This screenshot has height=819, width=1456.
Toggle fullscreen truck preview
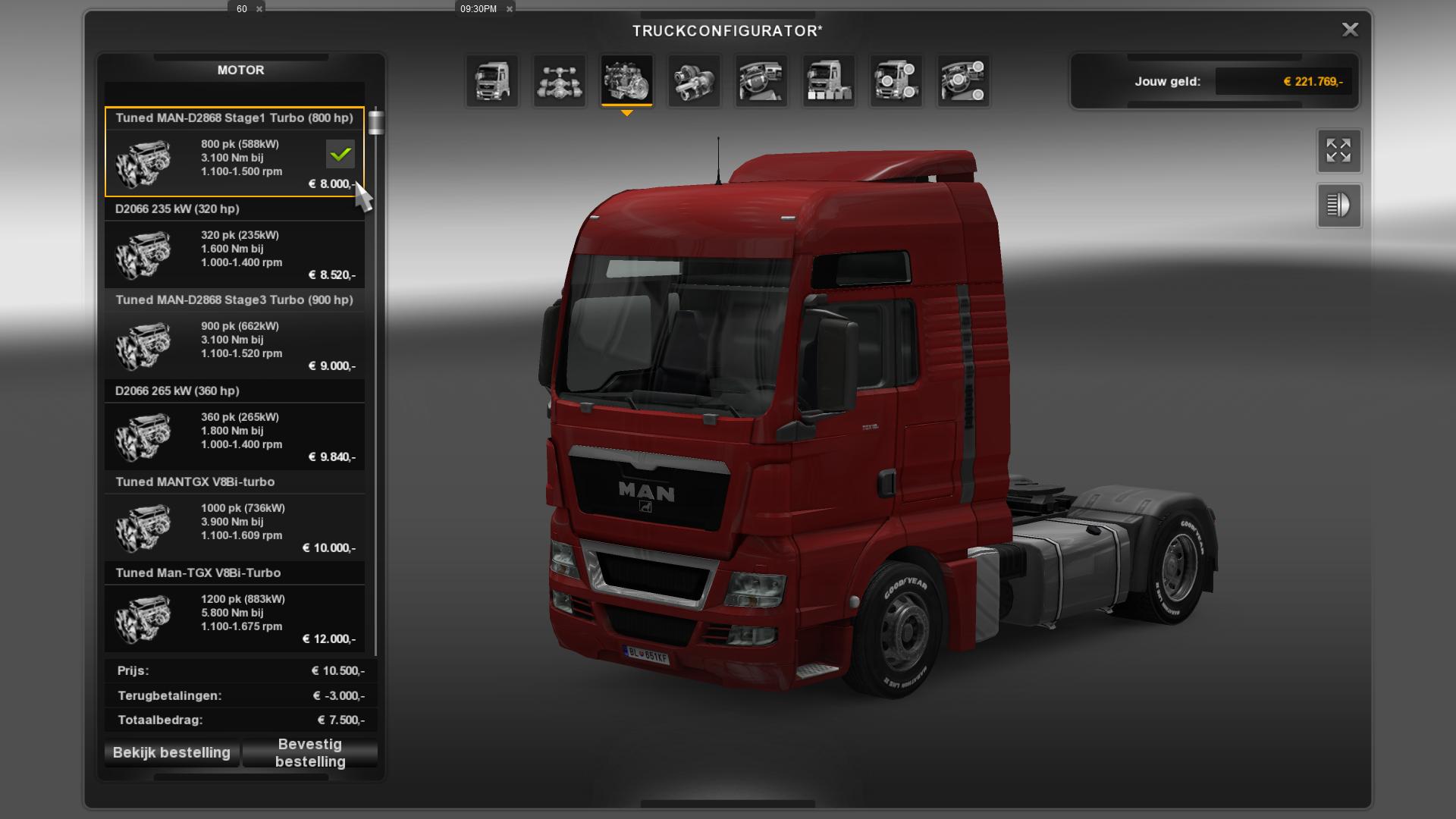(1338, 151)
